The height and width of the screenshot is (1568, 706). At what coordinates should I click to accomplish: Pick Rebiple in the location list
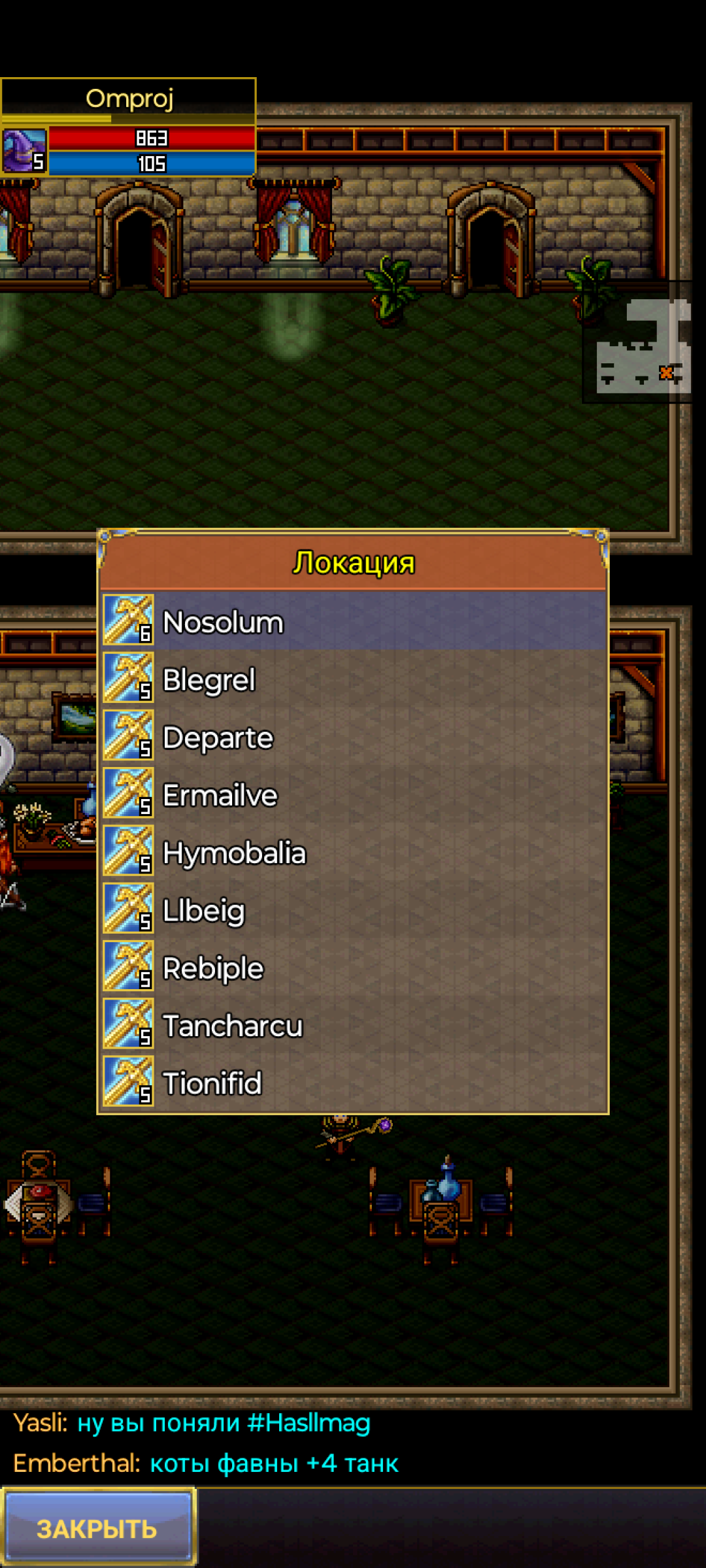coord(353,968)
